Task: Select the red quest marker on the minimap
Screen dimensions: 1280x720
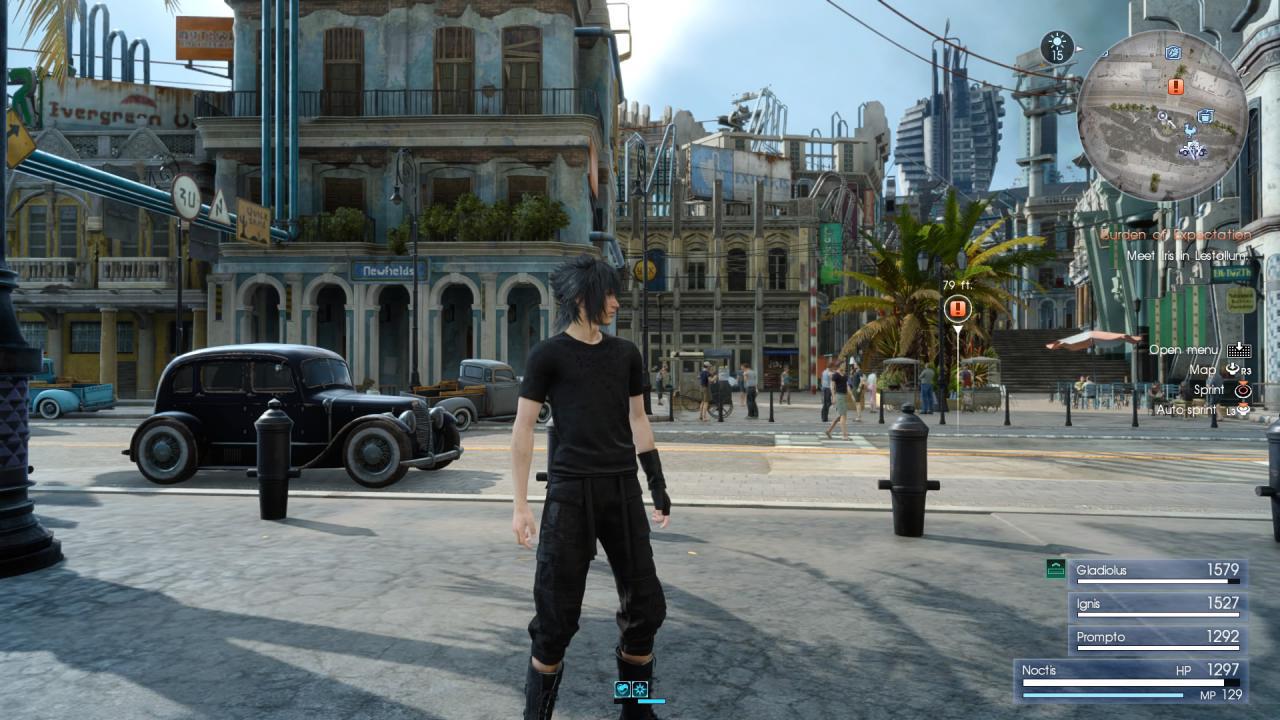Action: pyautogui.click(x=1176, y=86)
